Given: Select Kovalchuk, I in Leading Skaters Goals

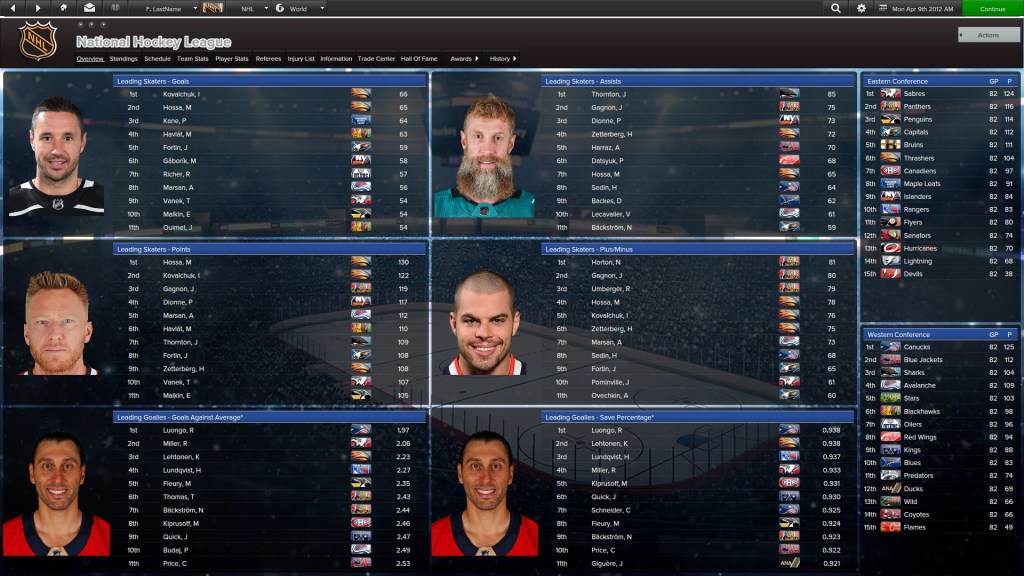Looking at the screenshot, I should 182,94.
